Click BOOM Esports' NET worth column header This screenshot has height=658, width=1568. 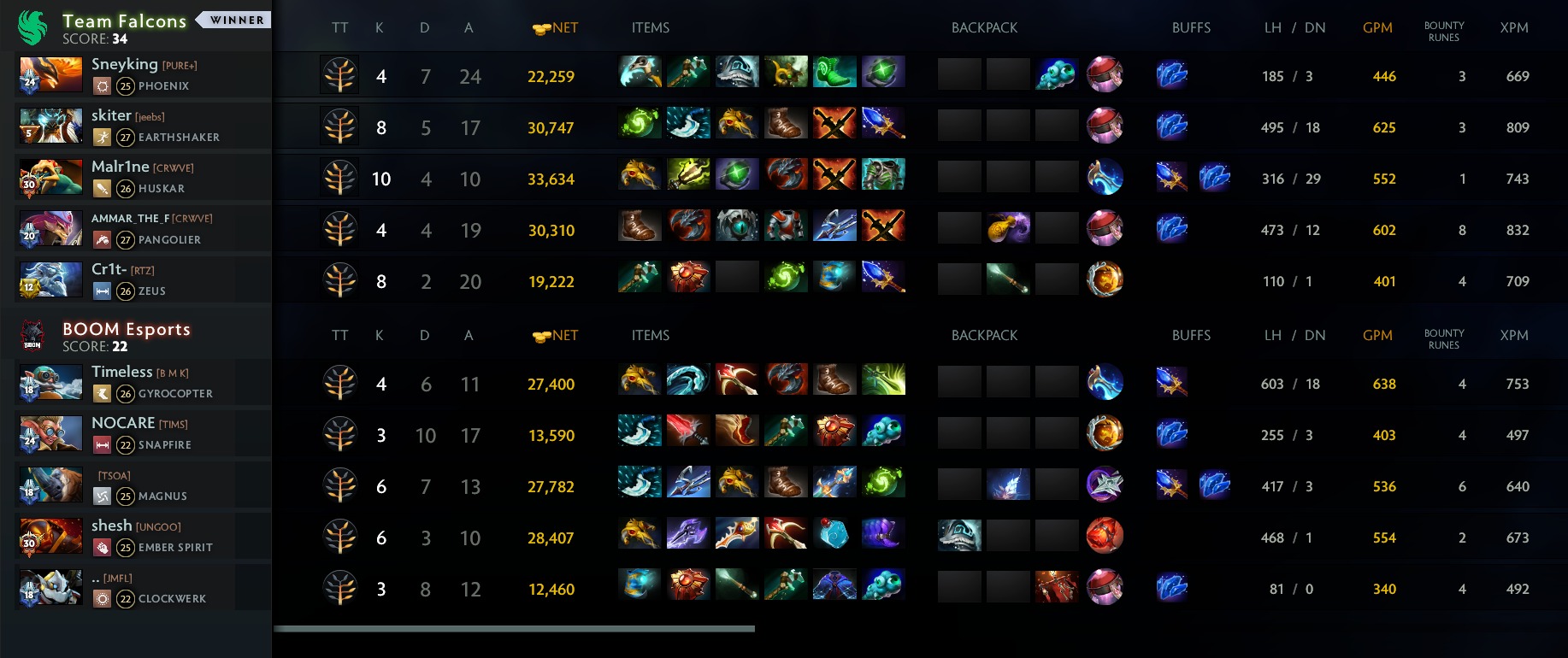click(556, 336)
